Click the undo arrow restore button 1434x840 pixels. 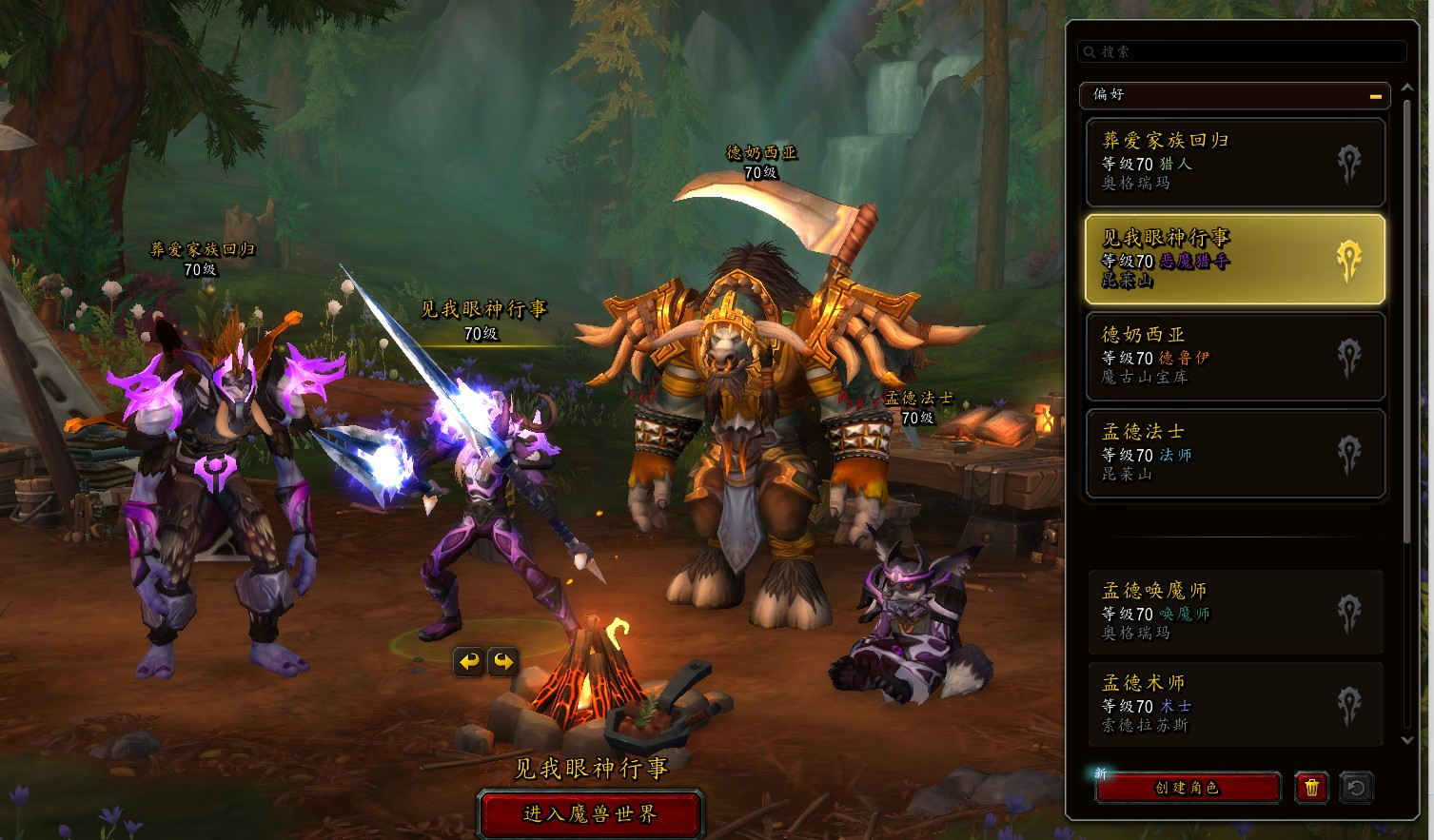1356,788
